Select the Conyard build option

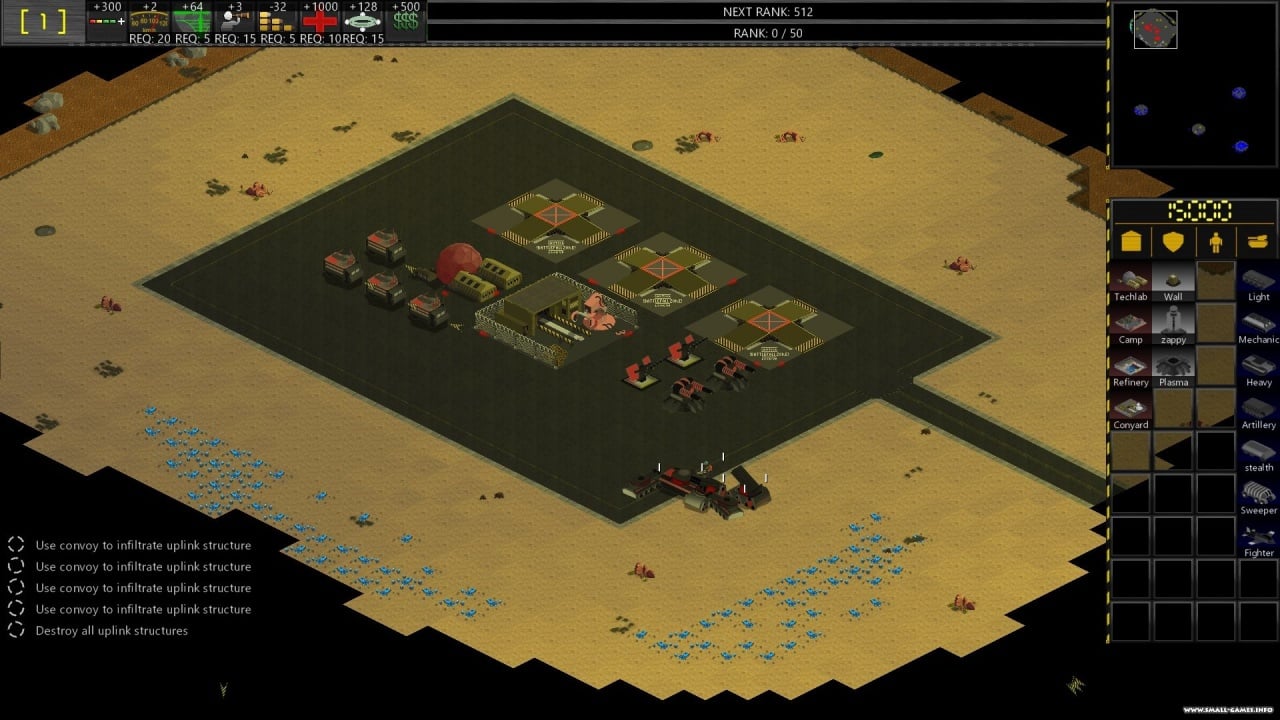[x=1130, y=408]
